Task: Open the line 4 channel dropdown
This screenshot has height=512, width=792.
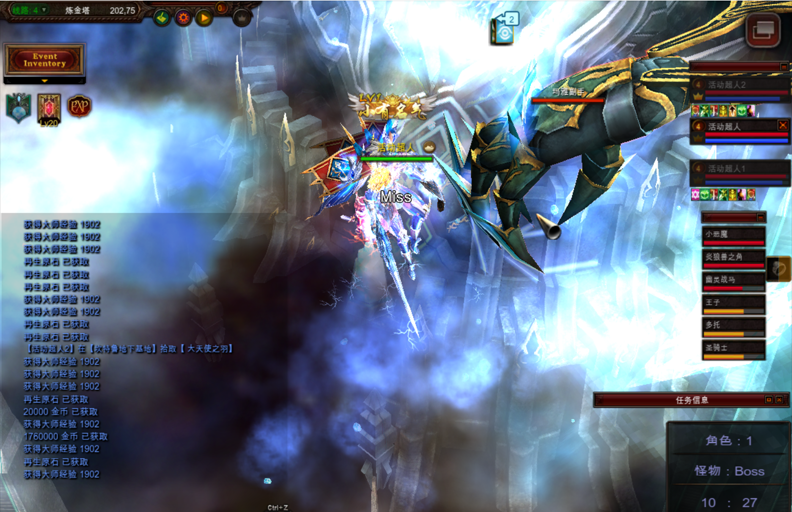Action: click(27, 9)
